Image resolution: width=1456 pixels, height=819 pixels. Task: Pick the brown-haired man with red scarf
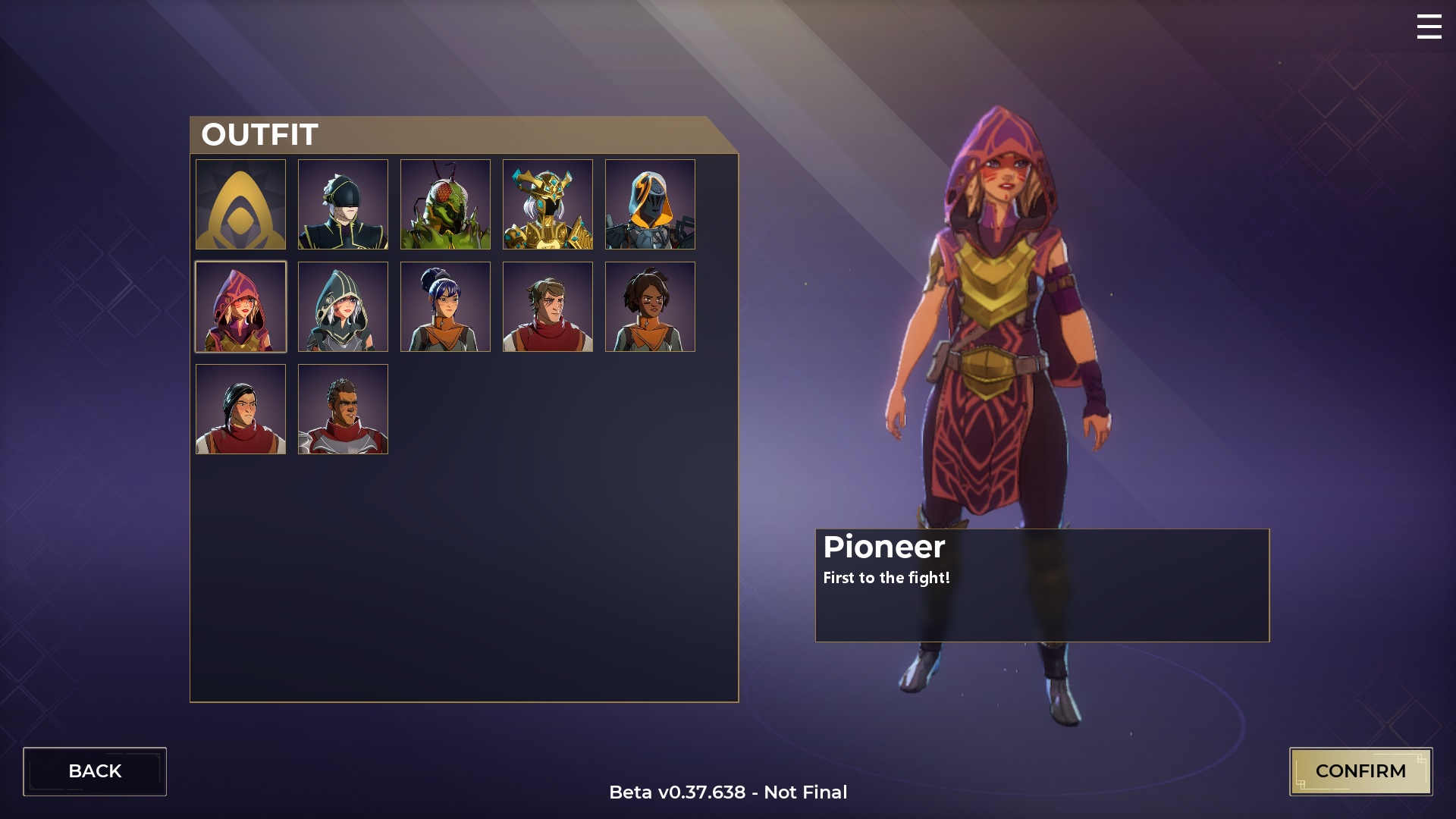tap(548, 306)
